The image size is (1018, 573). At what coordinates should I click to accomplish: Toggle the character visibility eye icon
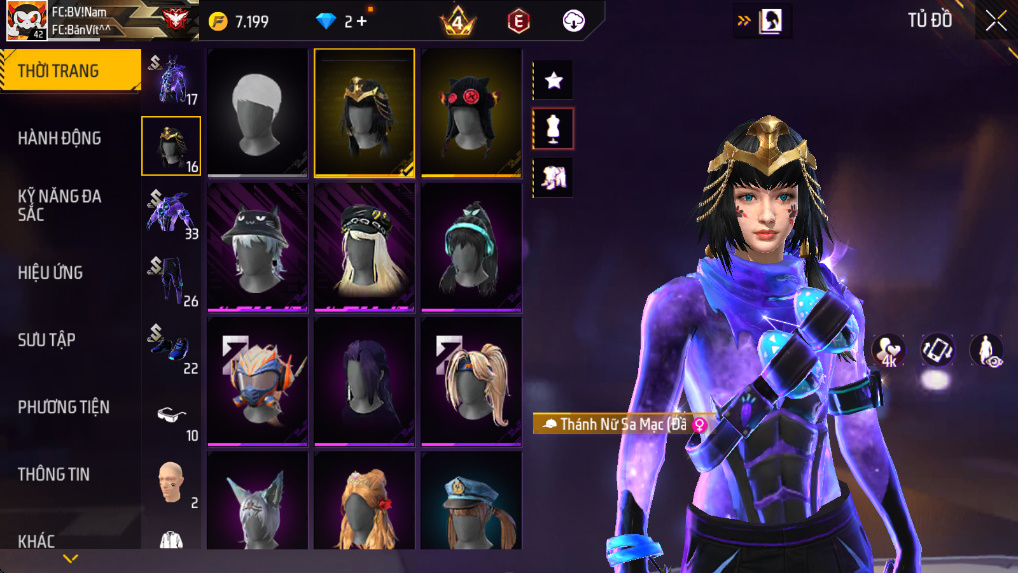click(986, 350)
